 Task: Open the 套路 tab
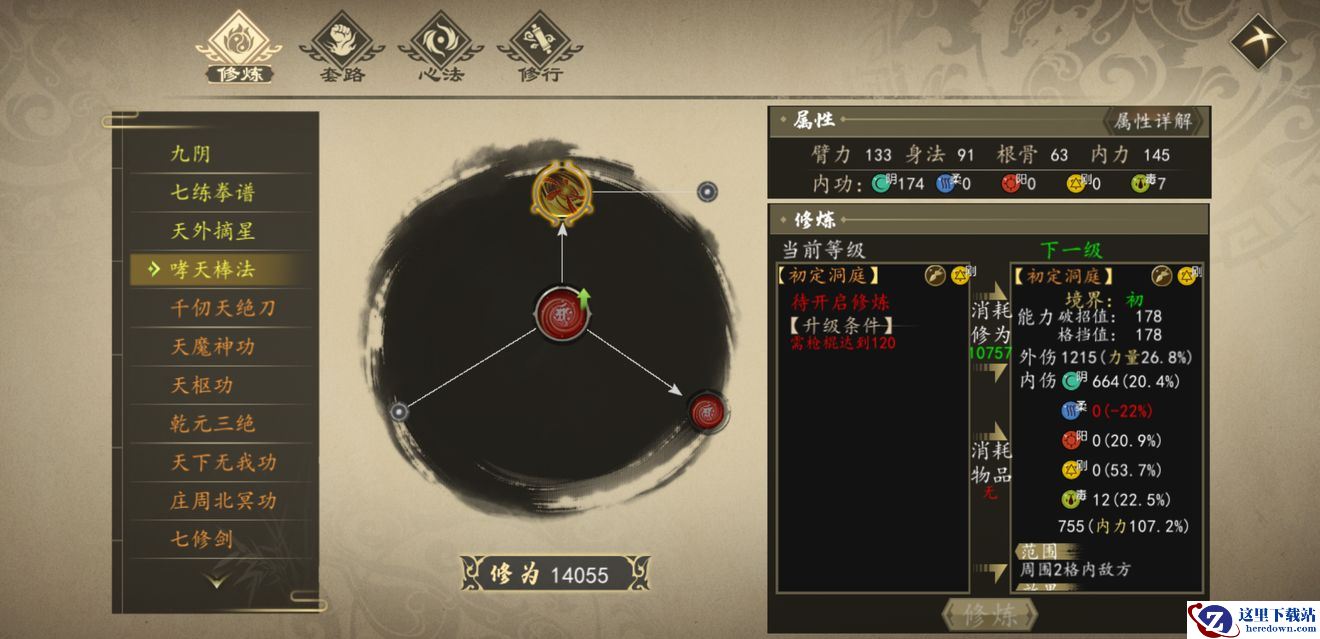coord(342,46)
